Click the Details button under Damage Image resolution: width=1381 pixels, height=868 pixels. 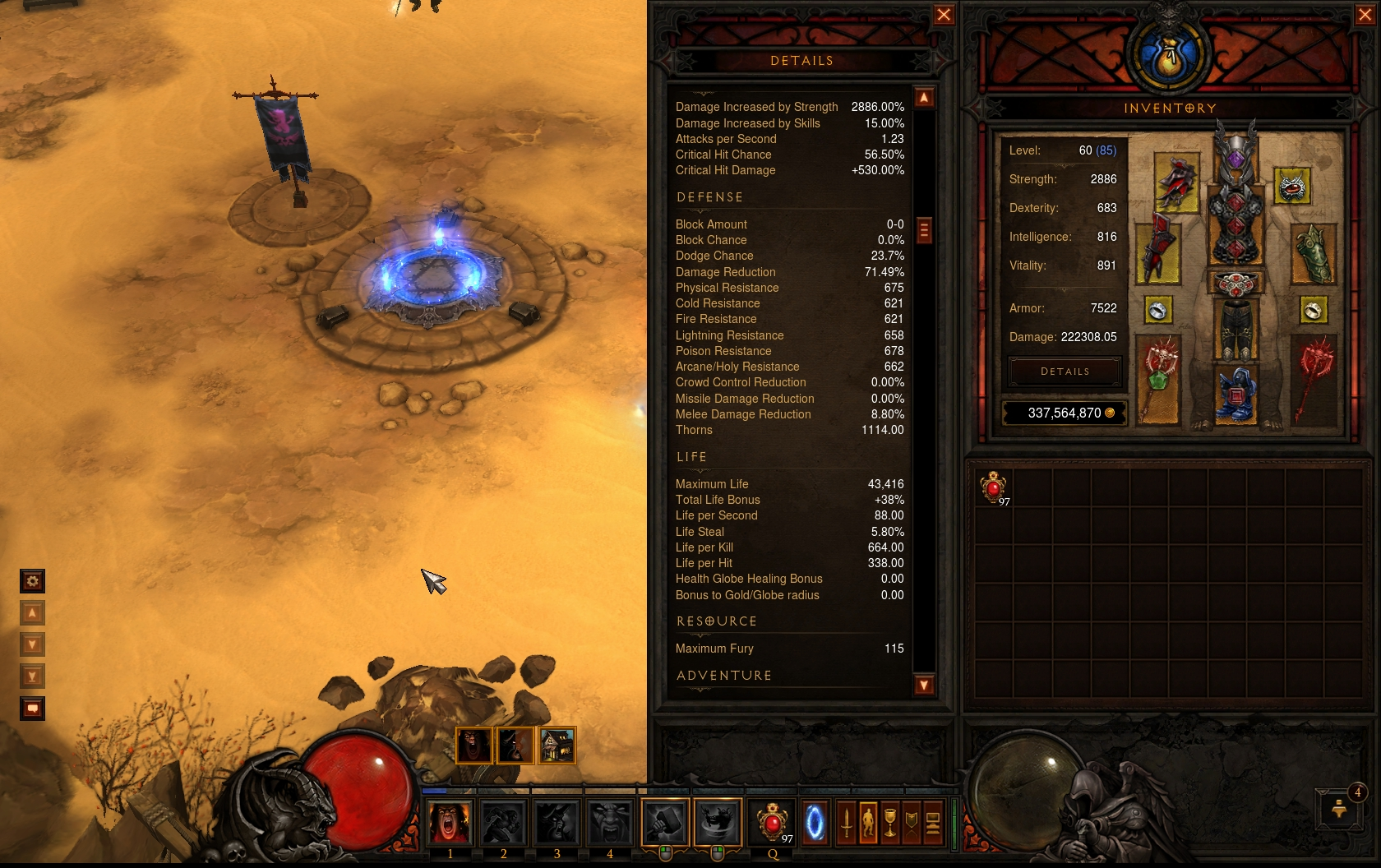click(1065, 372)
